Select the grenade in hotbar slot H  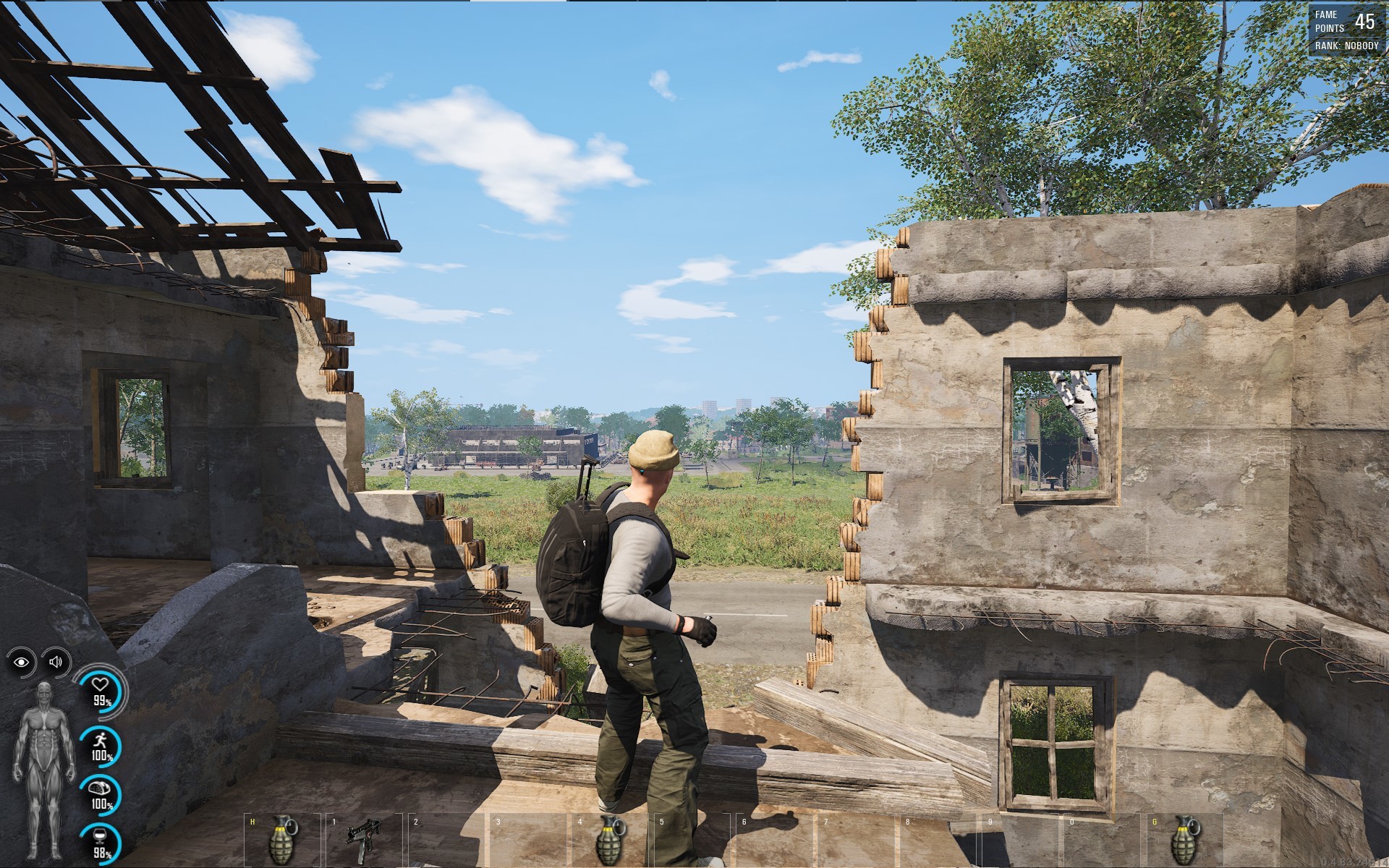[x=282, y=839]
